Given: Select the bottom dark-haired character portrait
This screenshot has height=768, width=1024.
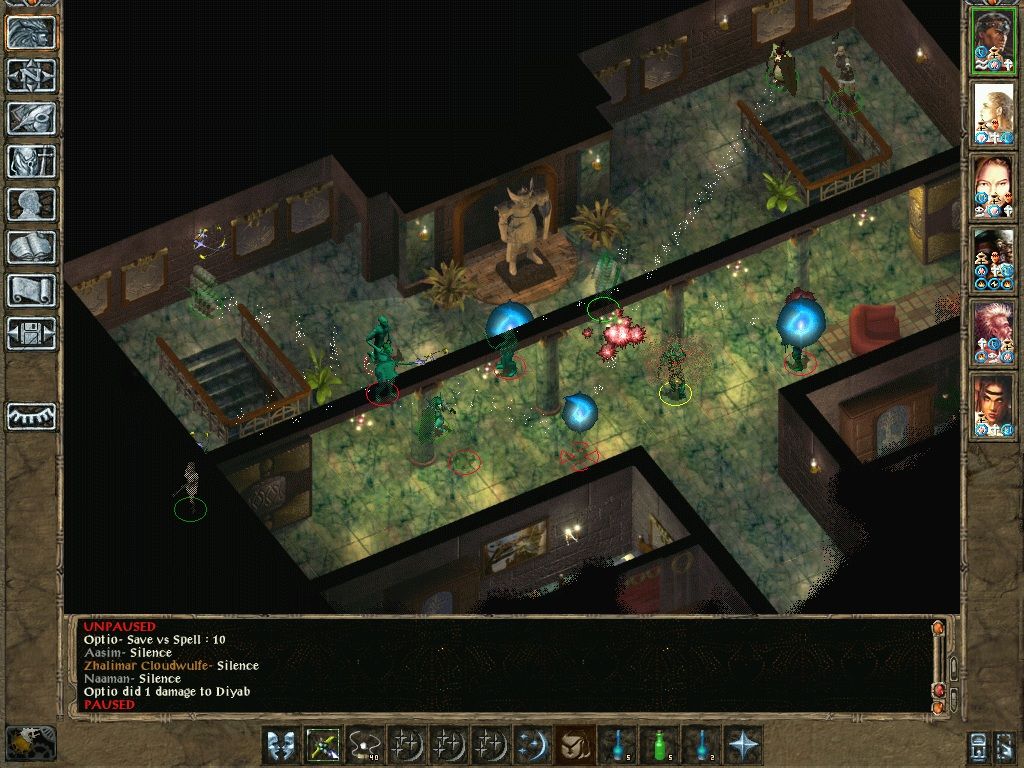Looking at the screenshot, I should (994, 405).
